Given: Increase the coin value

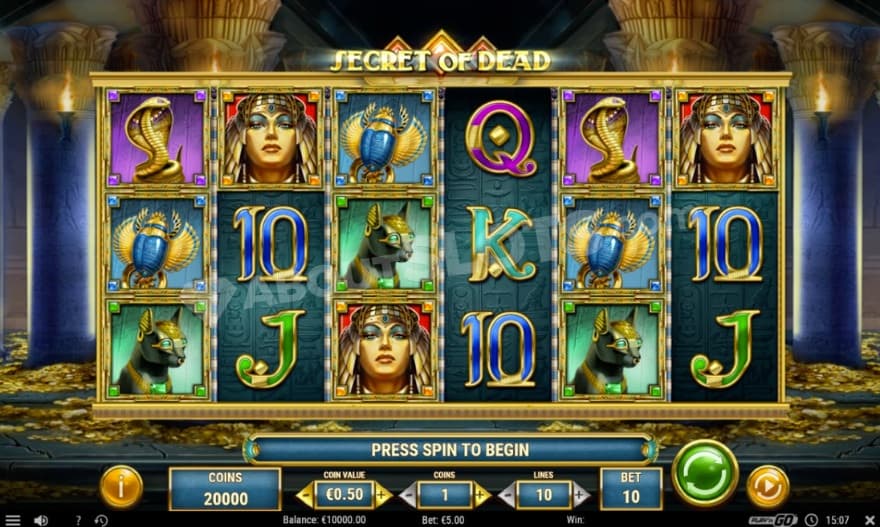Looking at the screenshot, I should [383, 494].
